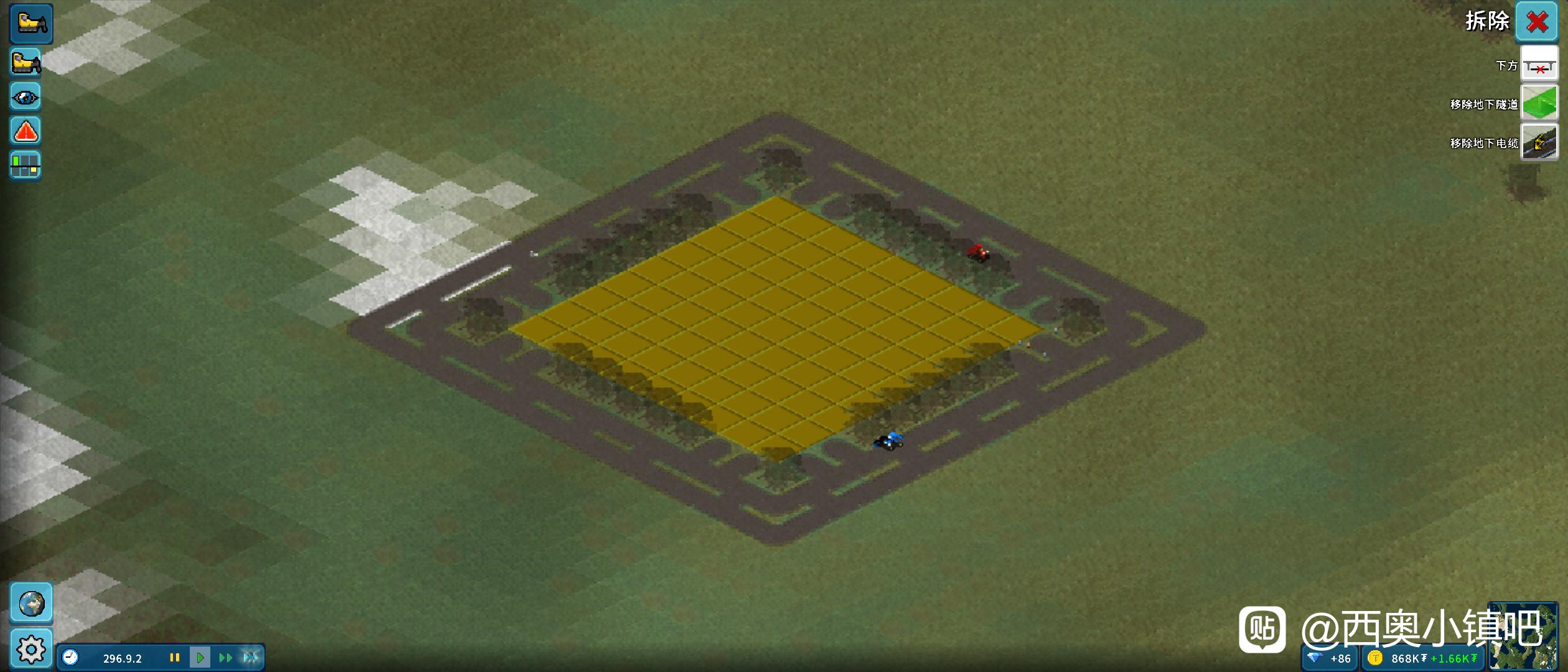
Task: Open the diamonds balance panel
Action: coord(1329,658)
